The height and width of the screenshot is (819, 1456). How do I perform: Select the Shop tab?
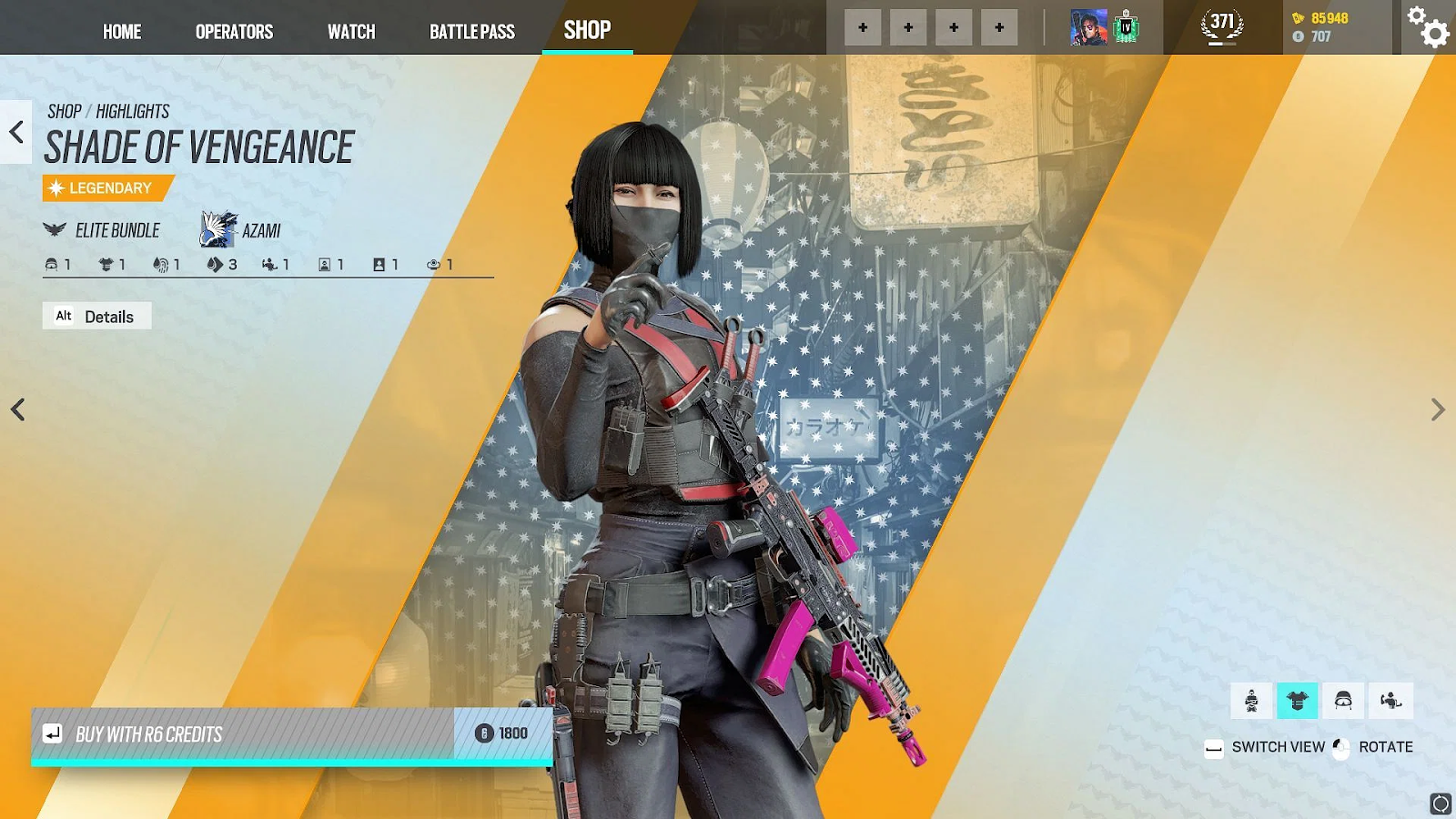[x=587, y=30]
